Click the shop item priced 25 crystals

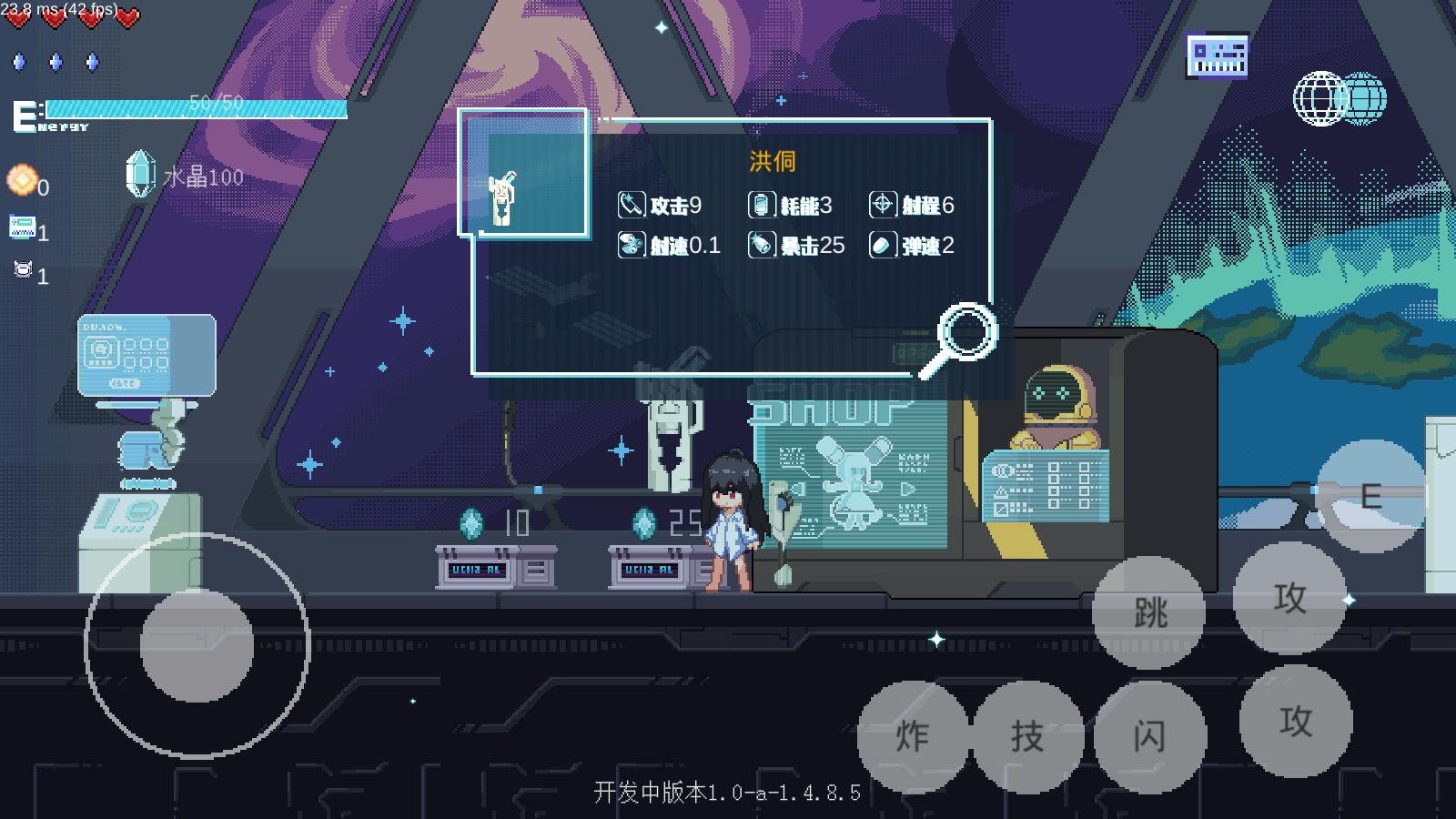(x=651, y=564)
